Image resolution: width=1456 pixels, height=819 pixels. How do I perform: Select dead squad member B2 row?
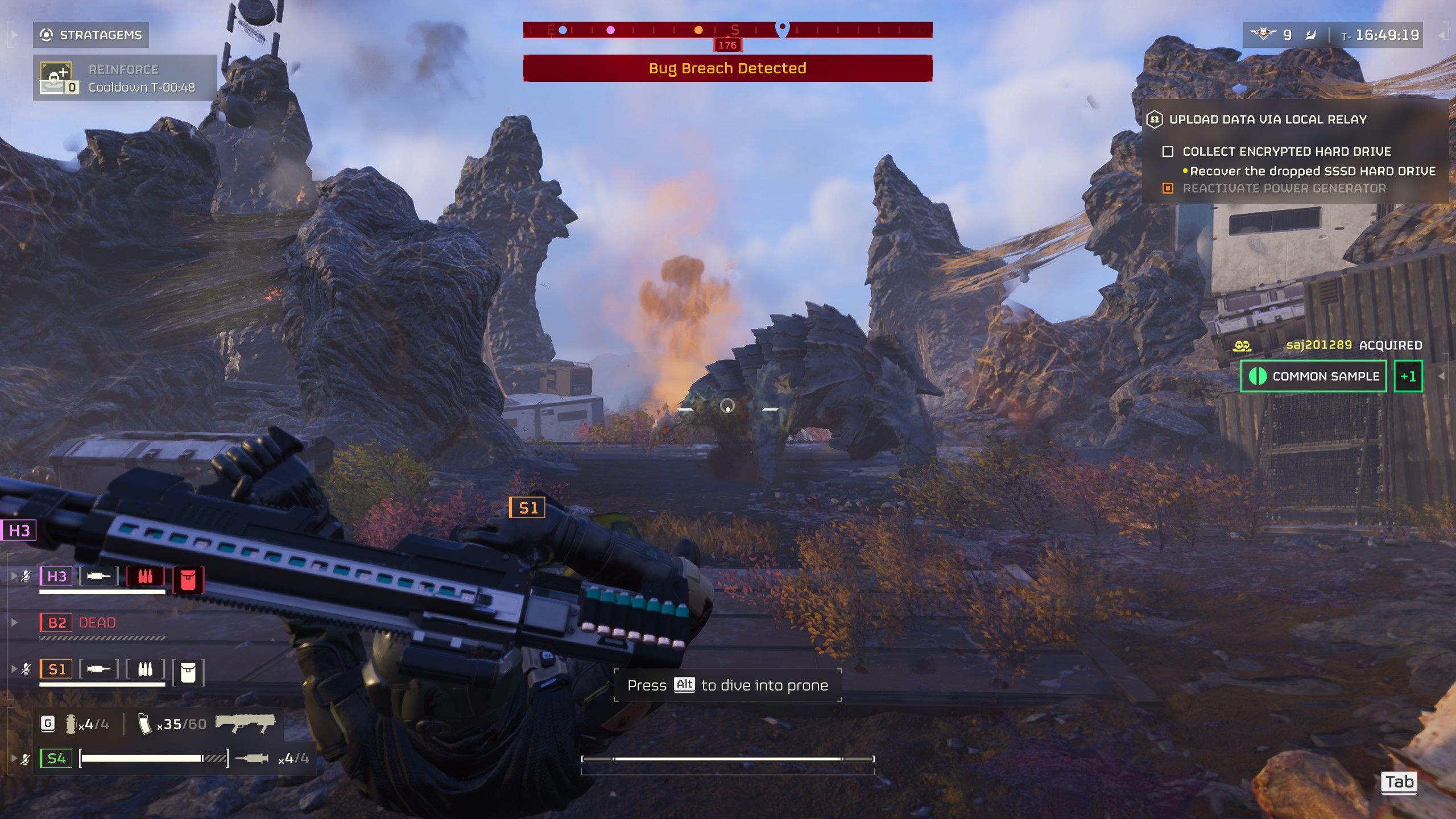pos(78,623)
